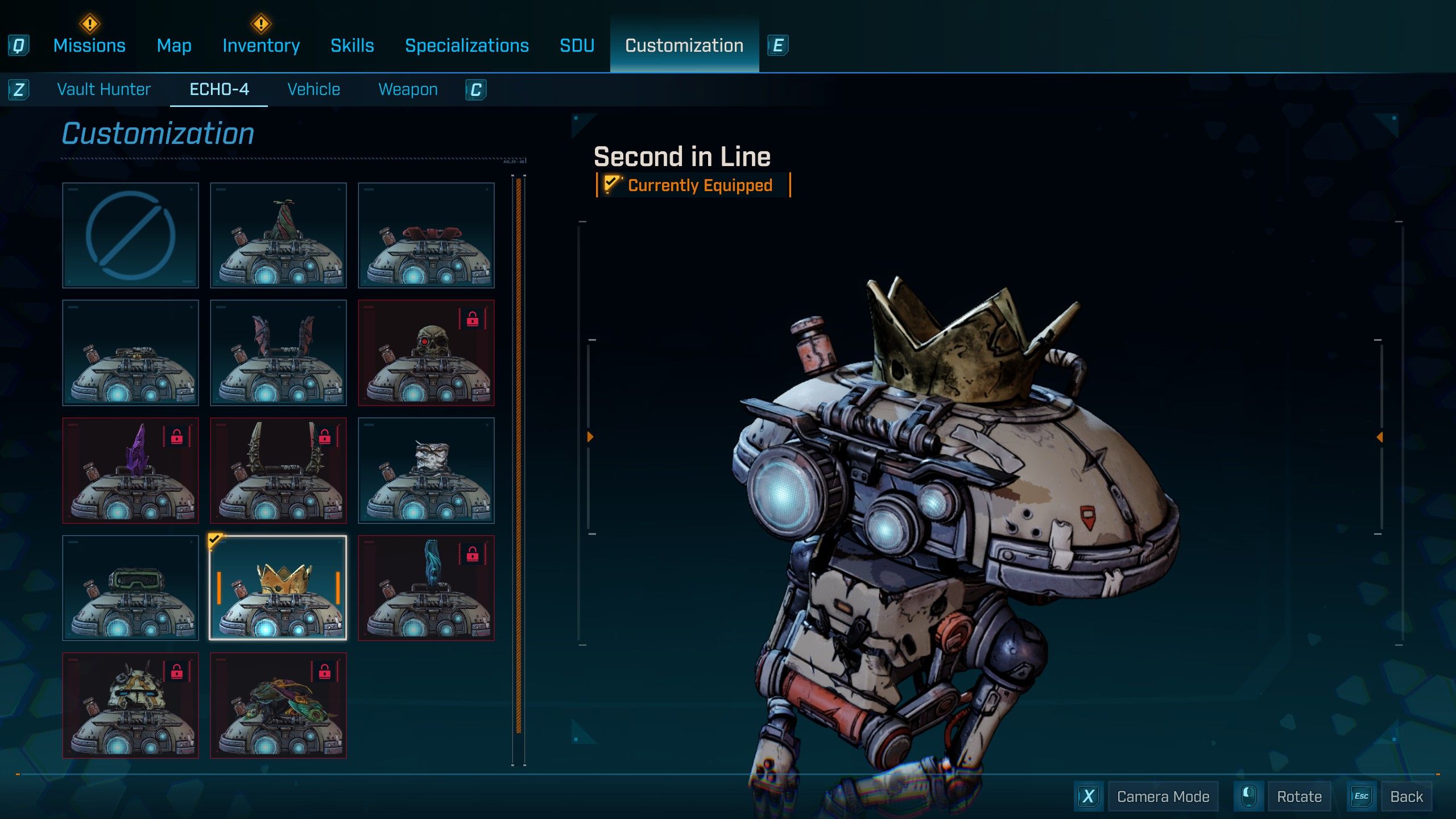Switch to the SDU tab
Screen dimensions: 1456x819
(577, 45)
